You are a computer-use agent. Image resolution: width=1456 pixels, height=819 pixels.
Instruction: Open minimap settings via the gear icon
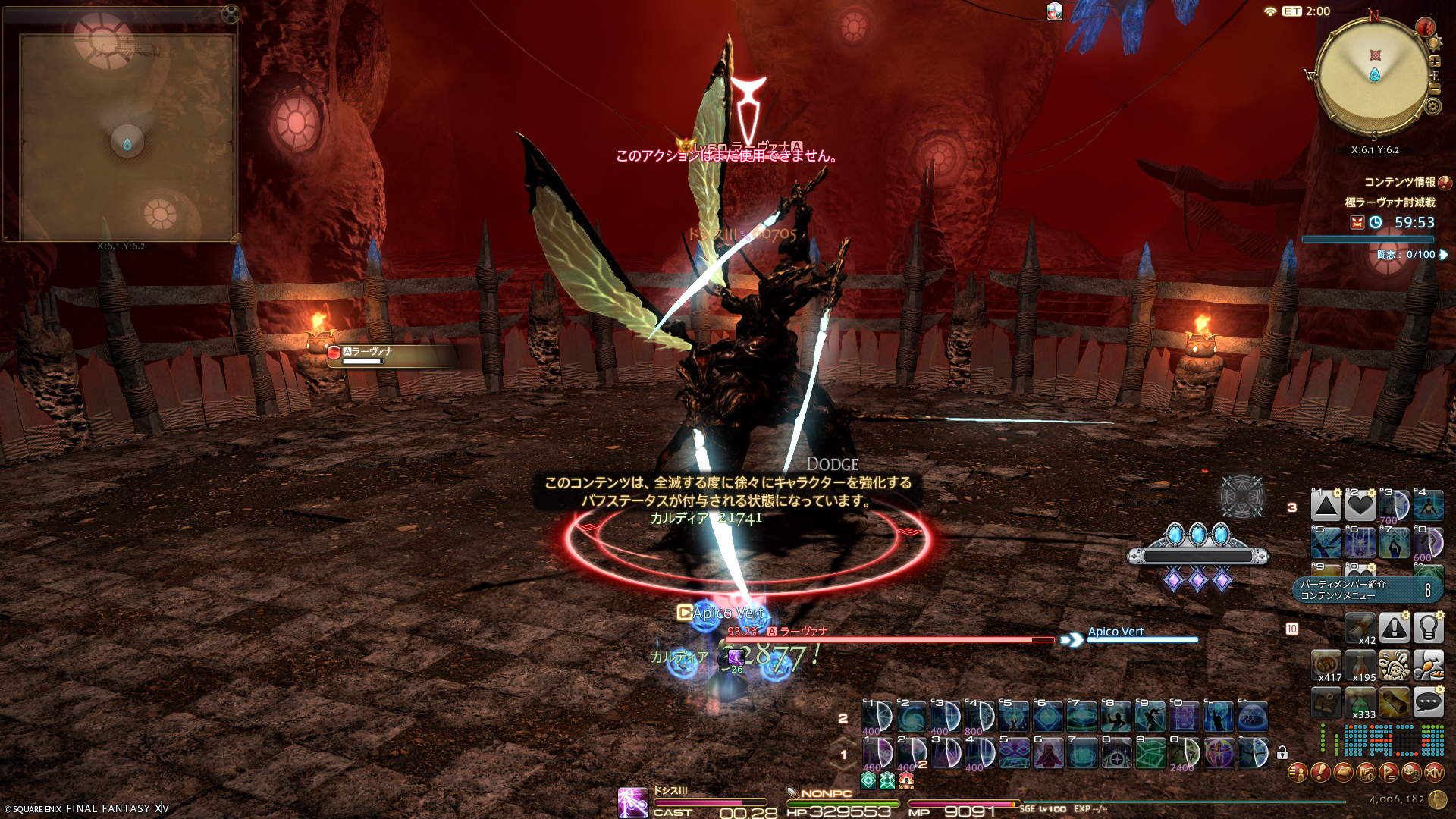click(1432, 106)
